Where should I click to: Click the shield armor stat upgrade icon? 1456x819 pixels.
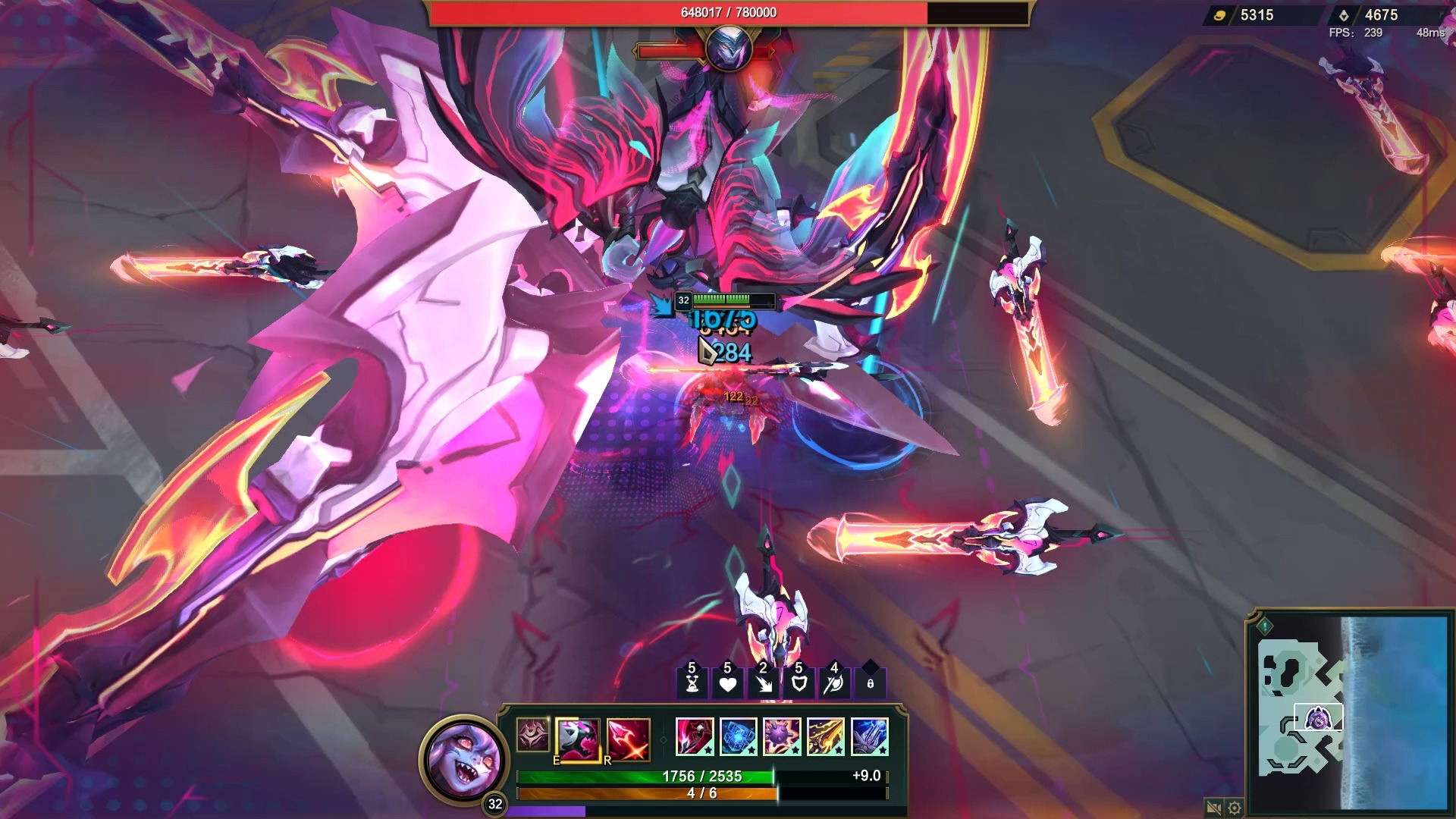(799, 683)
